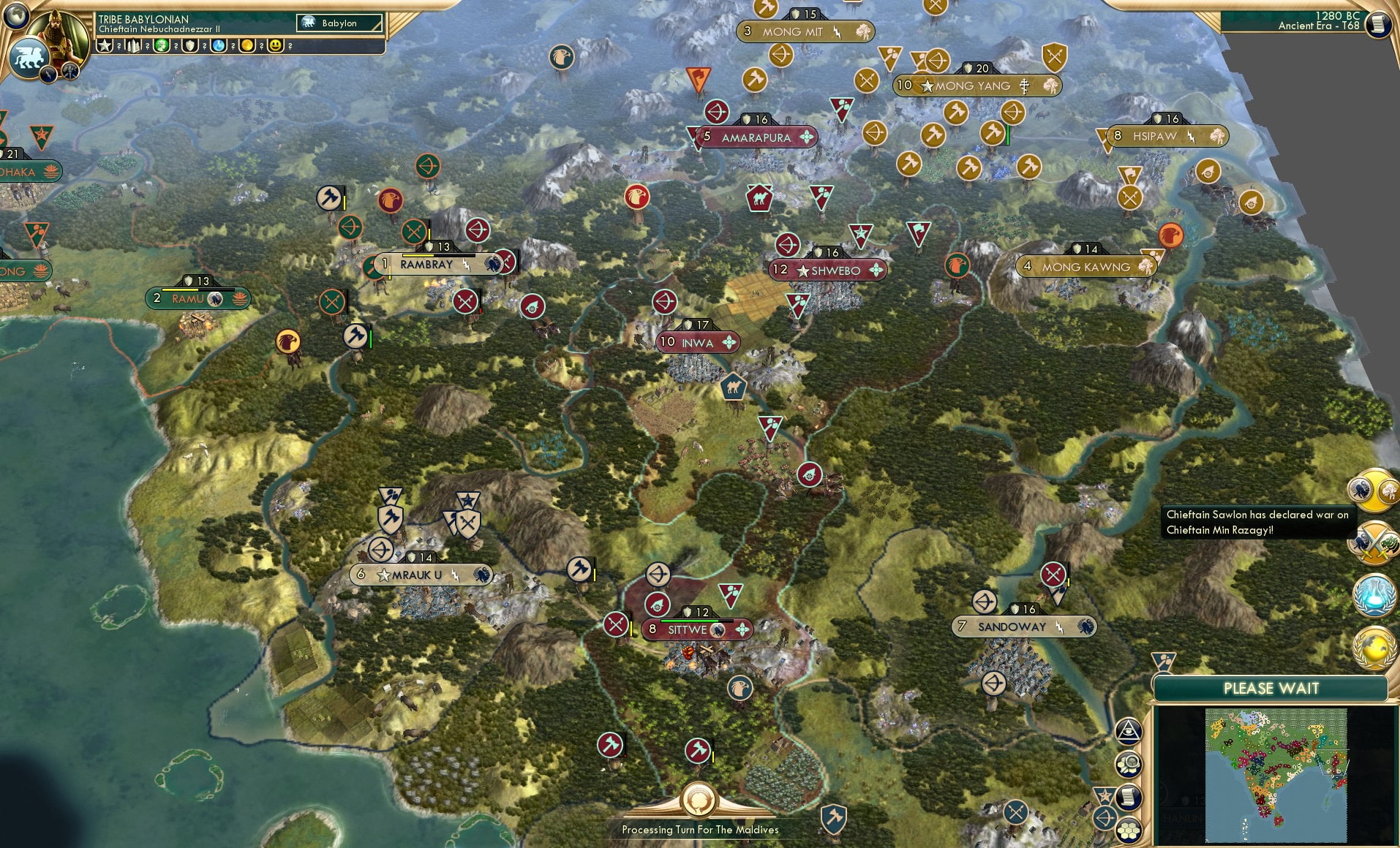Open the Babylon civilization dropdown in the top panel
Image resolution: width=1400 pixels, height=848 pixels.
point(338,23)
